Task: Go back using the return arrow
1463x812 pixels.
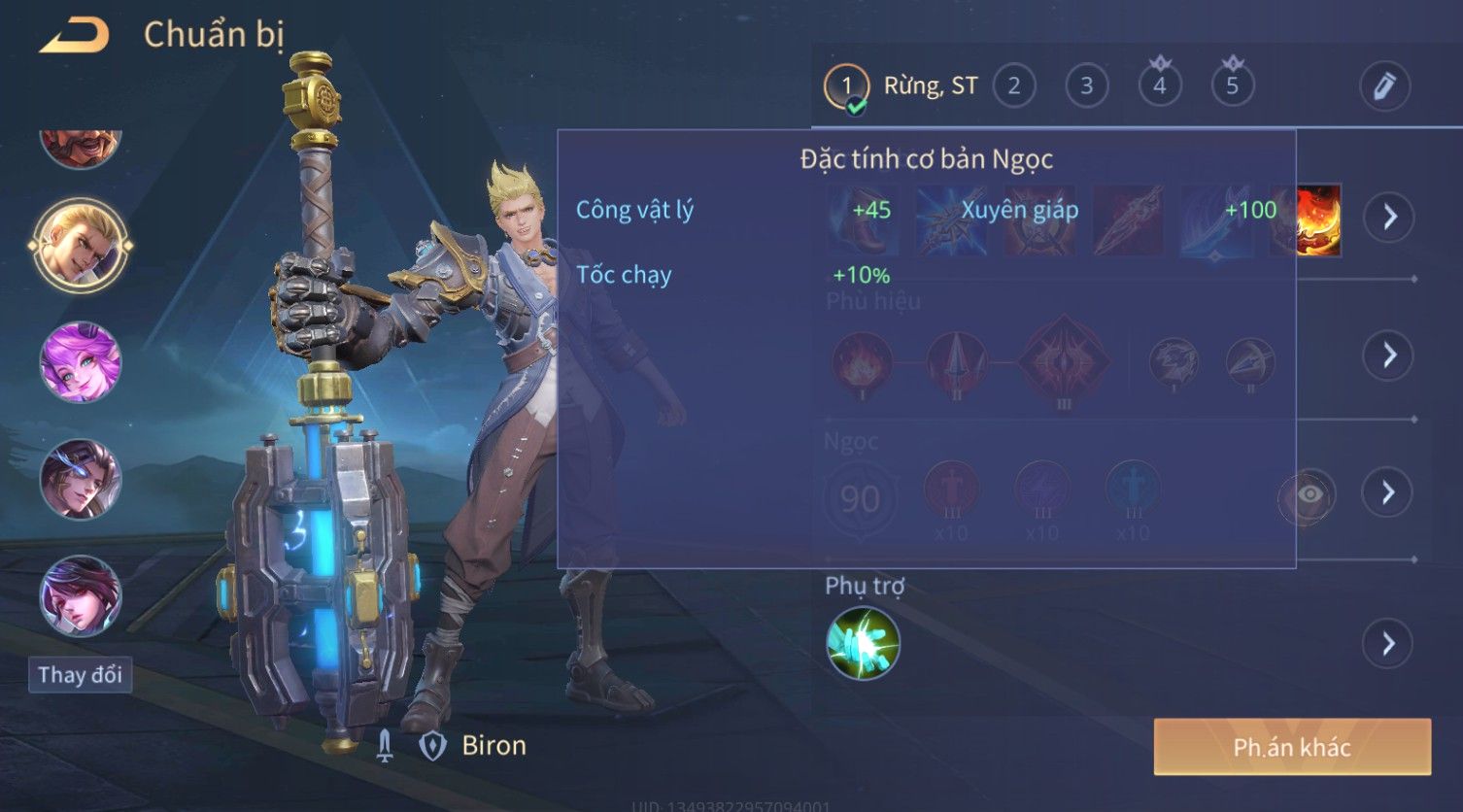Action: (74, 36)
